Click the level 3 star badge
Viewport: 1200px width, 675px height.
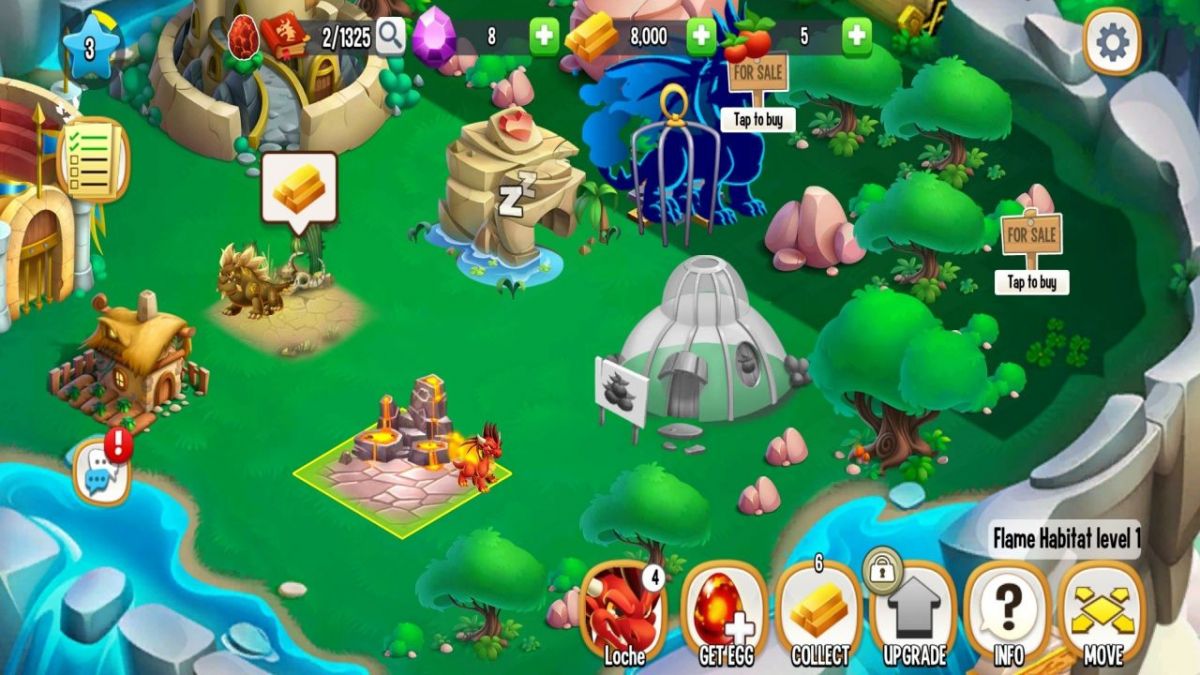pos(90,47)
